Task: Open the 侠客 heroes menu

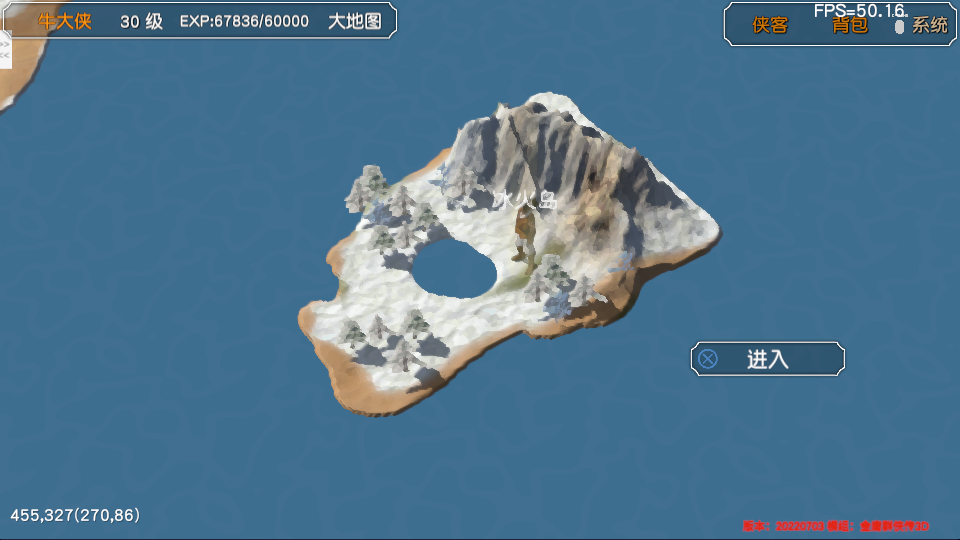Action: tap(770, 25)
